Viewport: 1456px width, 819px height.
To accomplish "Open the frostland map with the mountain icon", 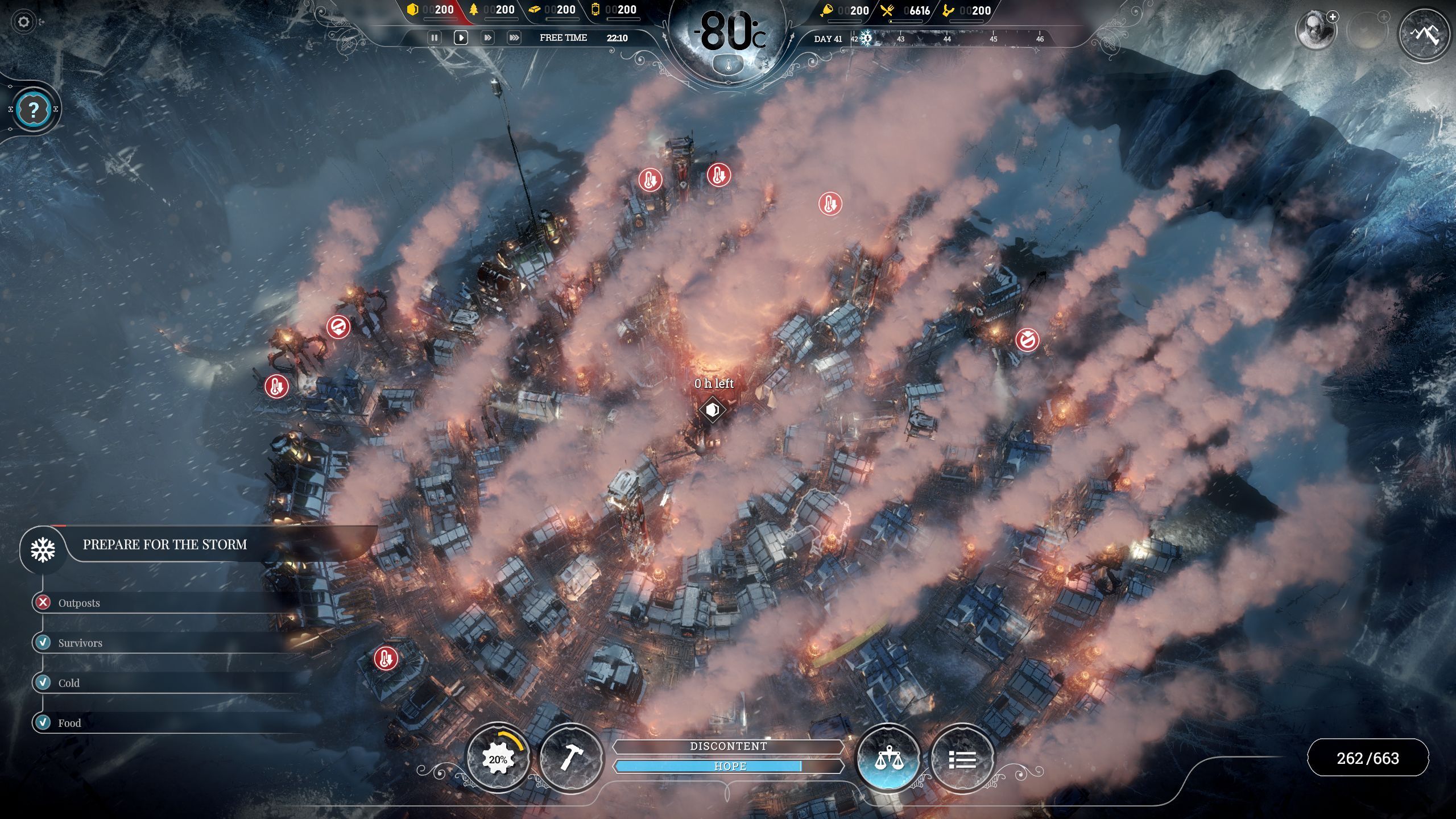I will tap(1424, 35).
